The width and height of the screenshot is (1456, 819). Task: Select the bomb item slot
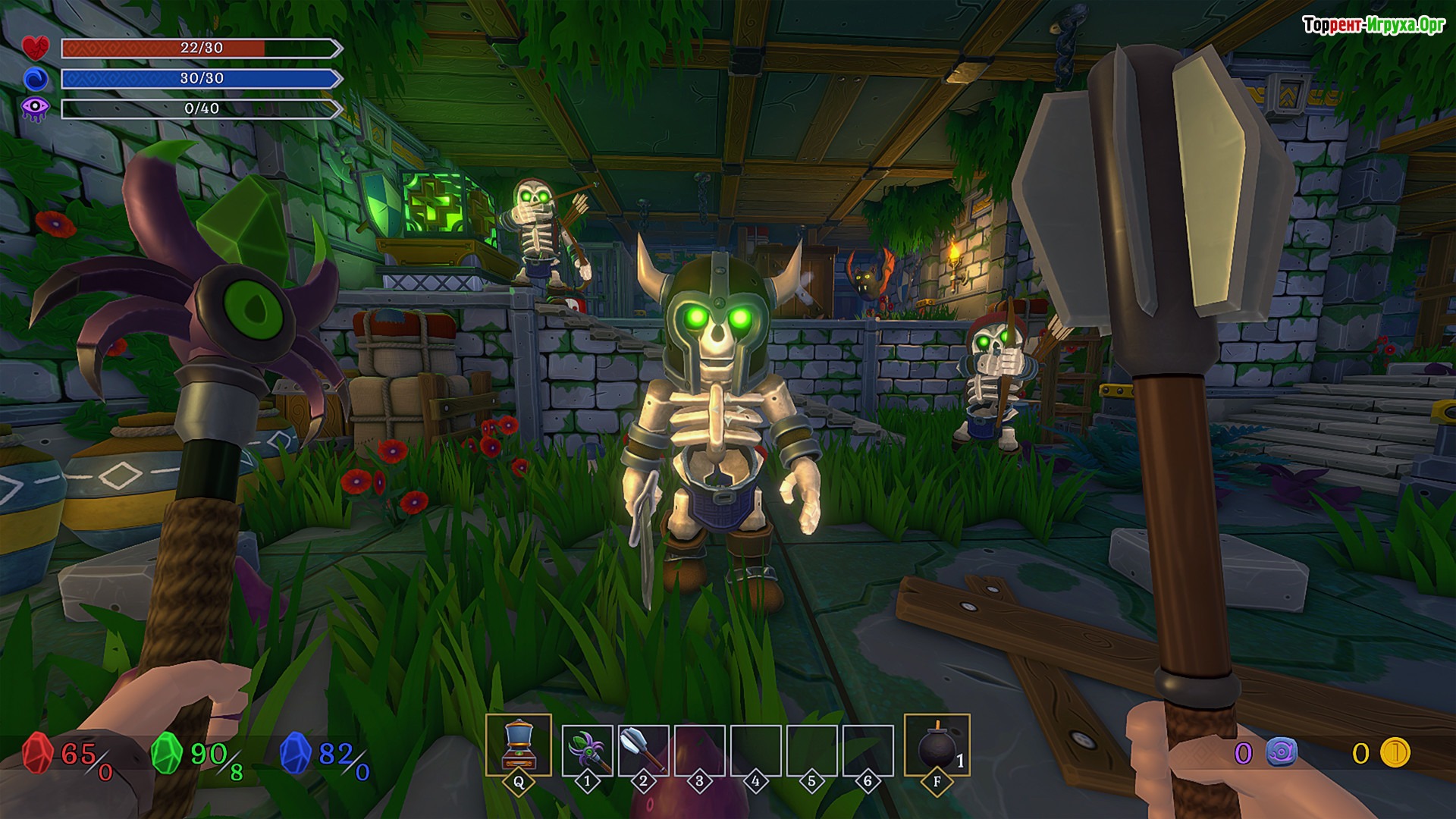click(x=937, y=746)
